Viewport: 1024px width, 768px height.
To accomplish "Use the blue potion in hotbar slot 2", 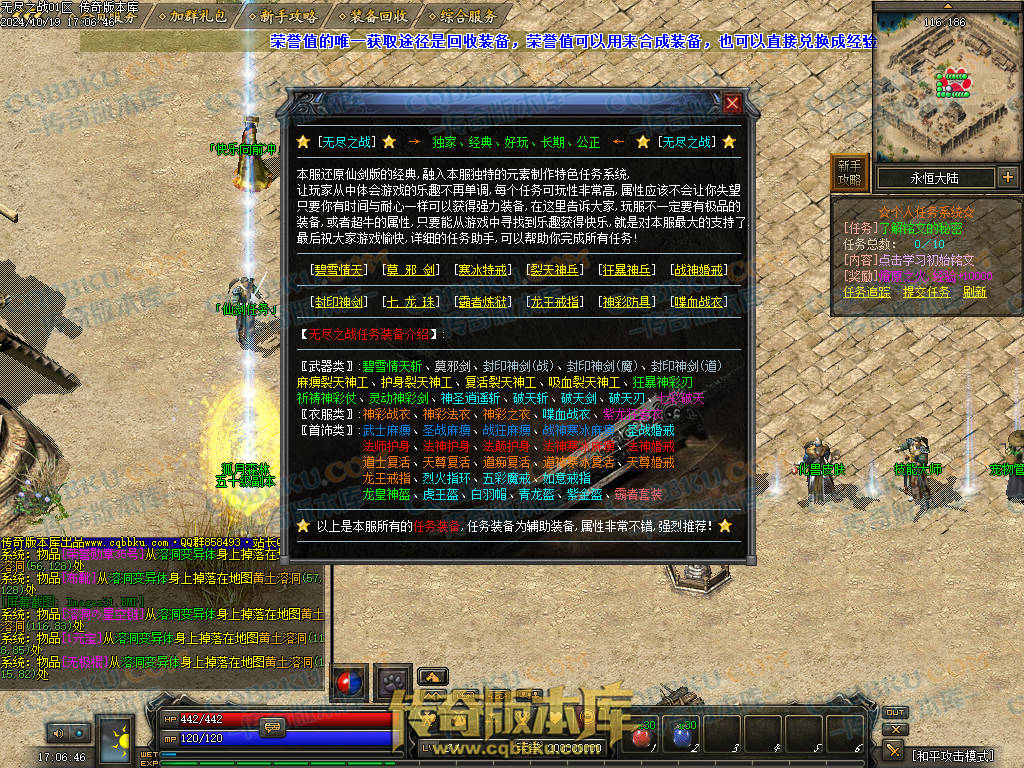I will [683, 738].
